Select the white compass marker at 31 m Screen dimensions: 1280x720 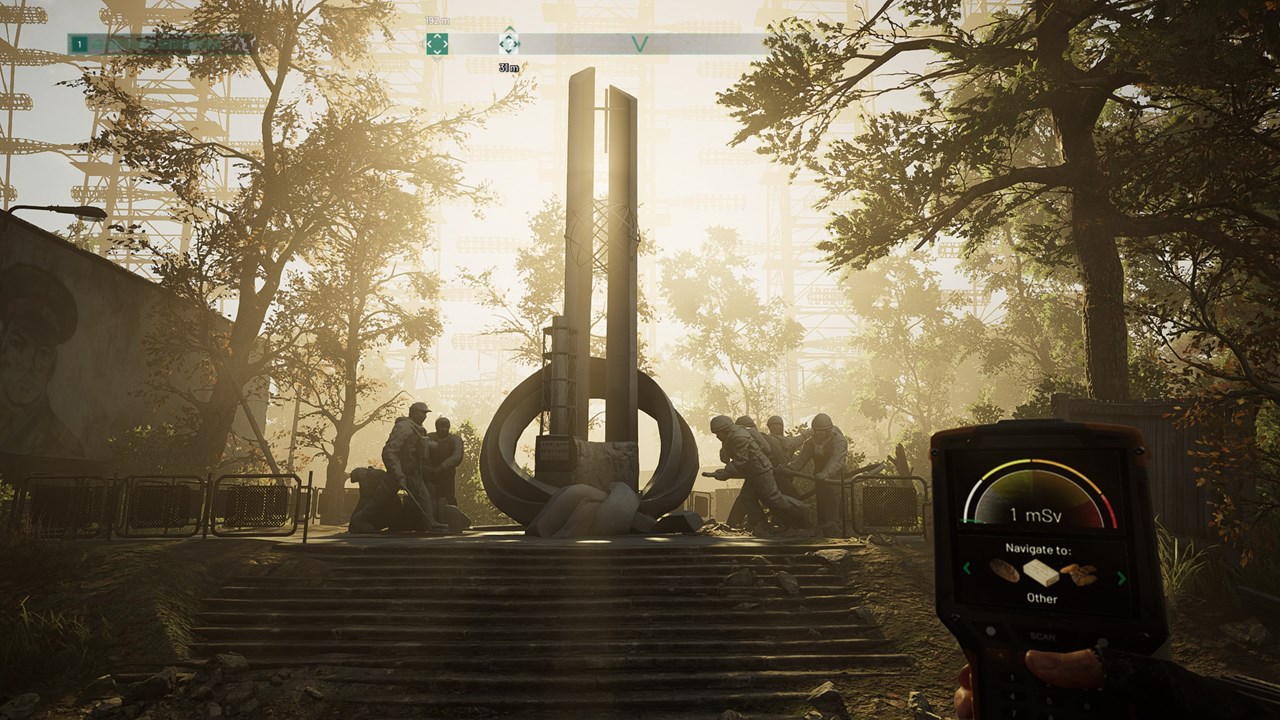click(x=509, y=43)
